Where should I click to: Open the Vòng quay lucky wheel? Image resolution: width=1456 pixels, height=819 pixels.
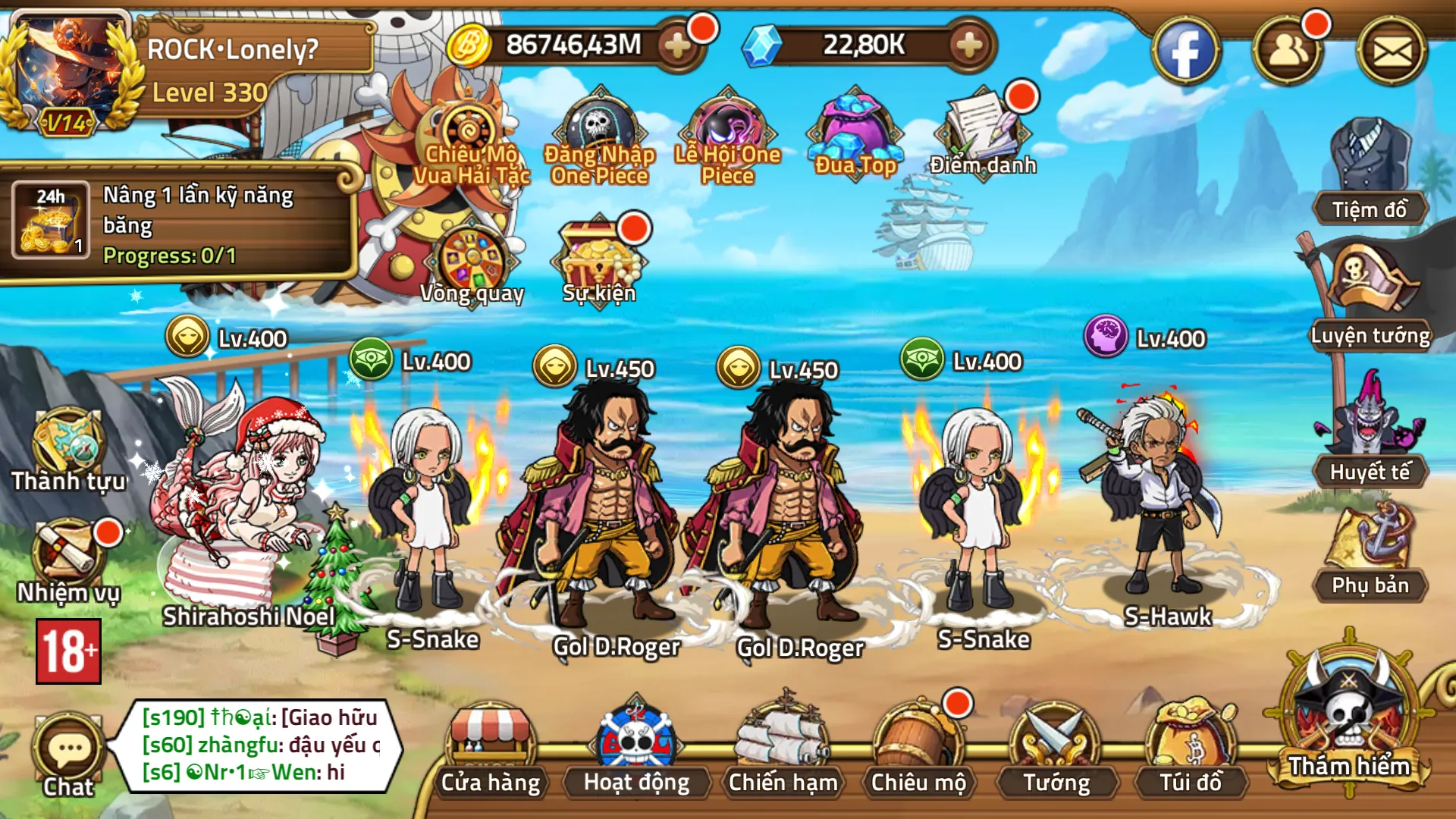coord(472,262)
